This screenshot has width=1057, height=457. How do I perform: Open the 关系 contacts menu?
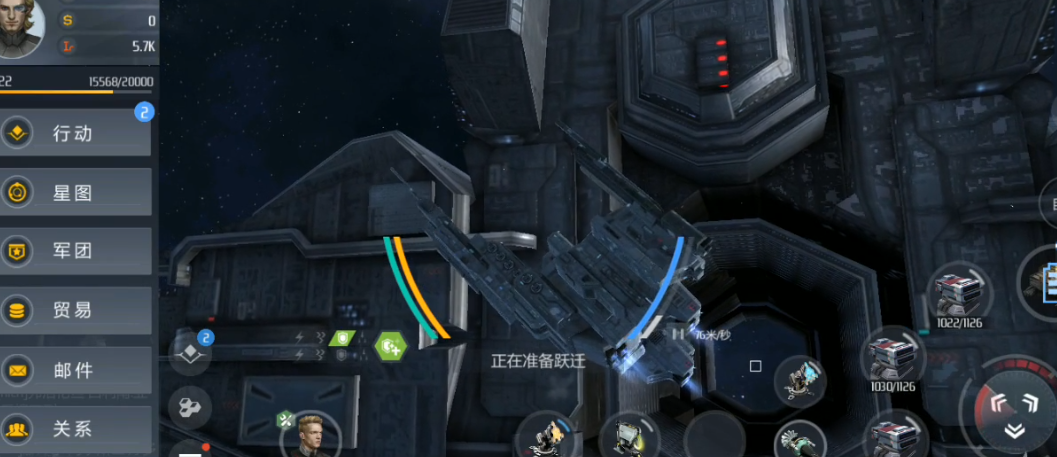pyautogui.click(x=76, y=429)
